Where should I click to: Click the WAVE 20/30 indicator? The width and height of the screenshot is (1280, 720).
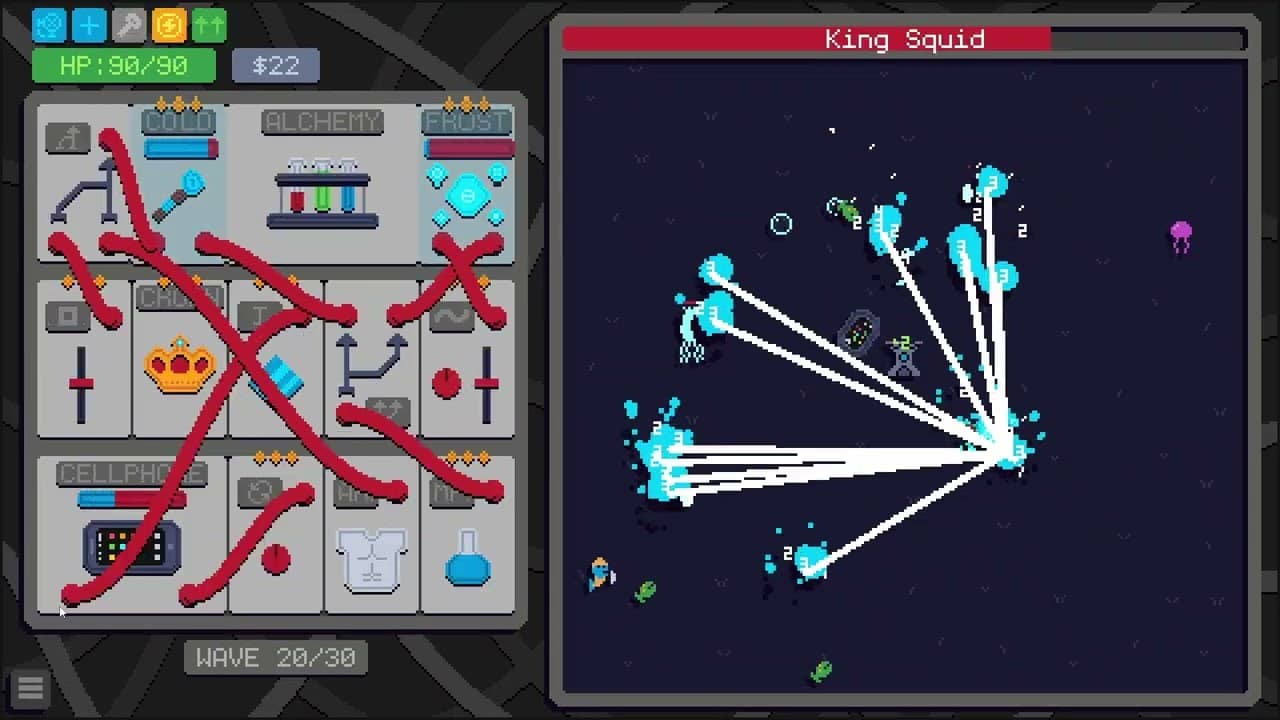(x=276, y=657)
